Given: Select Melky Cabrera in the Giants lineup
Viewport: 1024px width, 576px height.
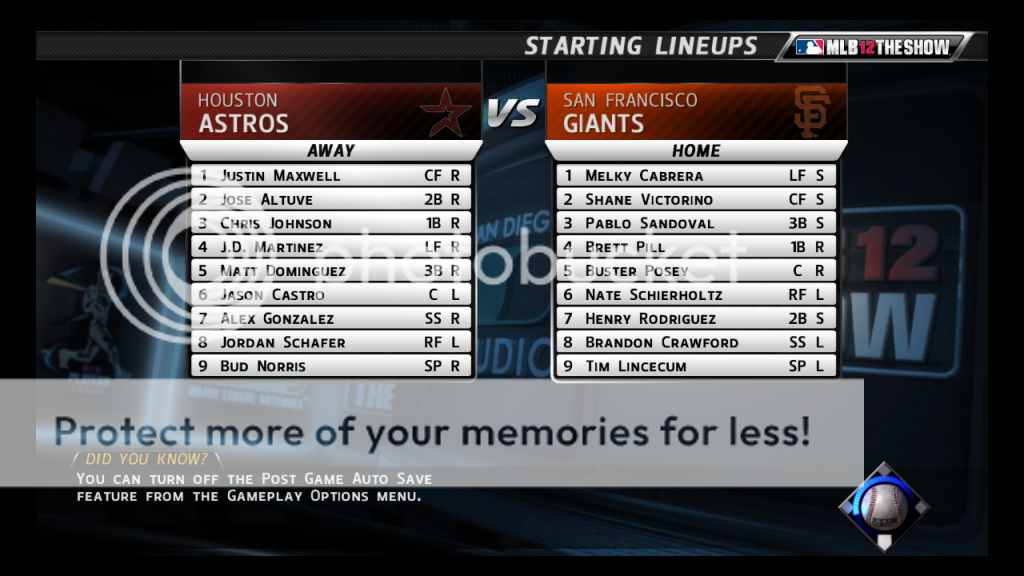Looking at the screenshot, I should pos(696,175).
